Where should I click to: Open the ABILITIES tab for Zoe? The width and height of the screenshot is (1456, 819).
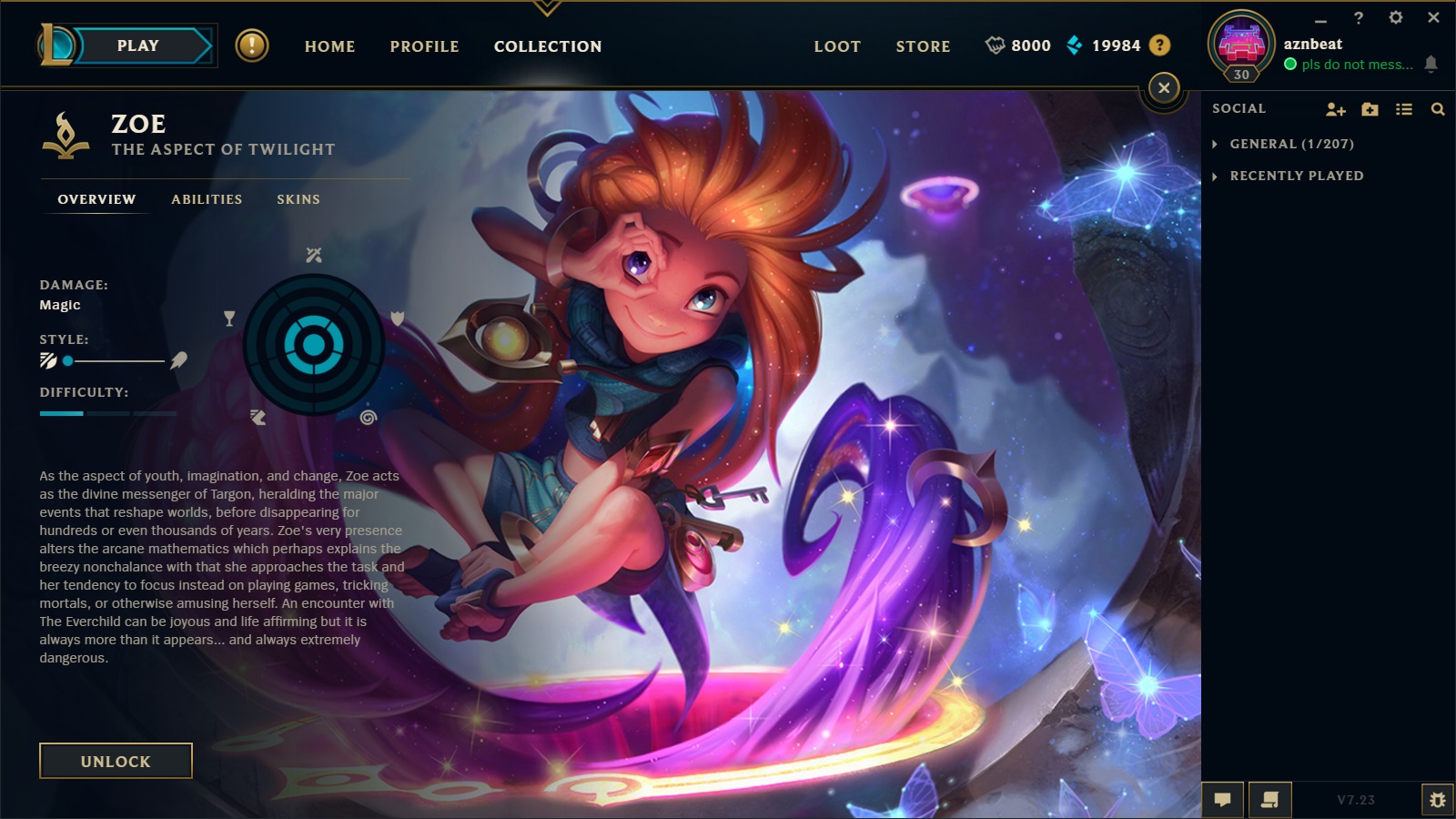click(x=207, y=199)
